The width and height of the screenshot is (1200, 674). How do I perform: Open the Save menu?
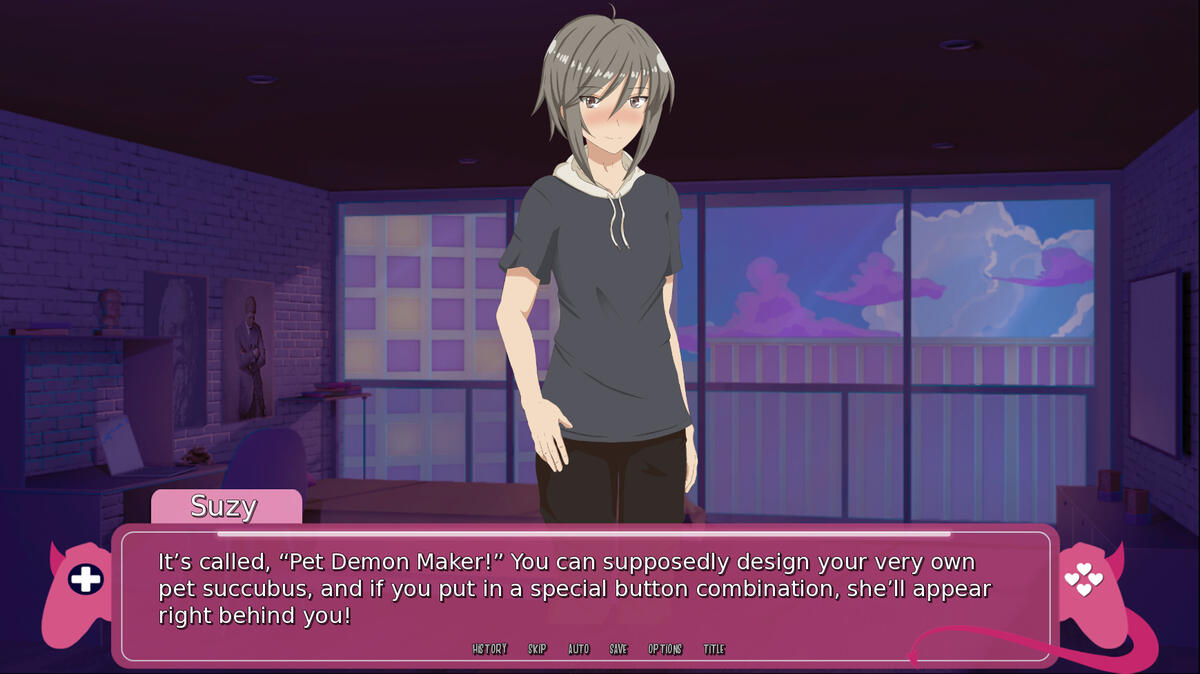point(619,649)
